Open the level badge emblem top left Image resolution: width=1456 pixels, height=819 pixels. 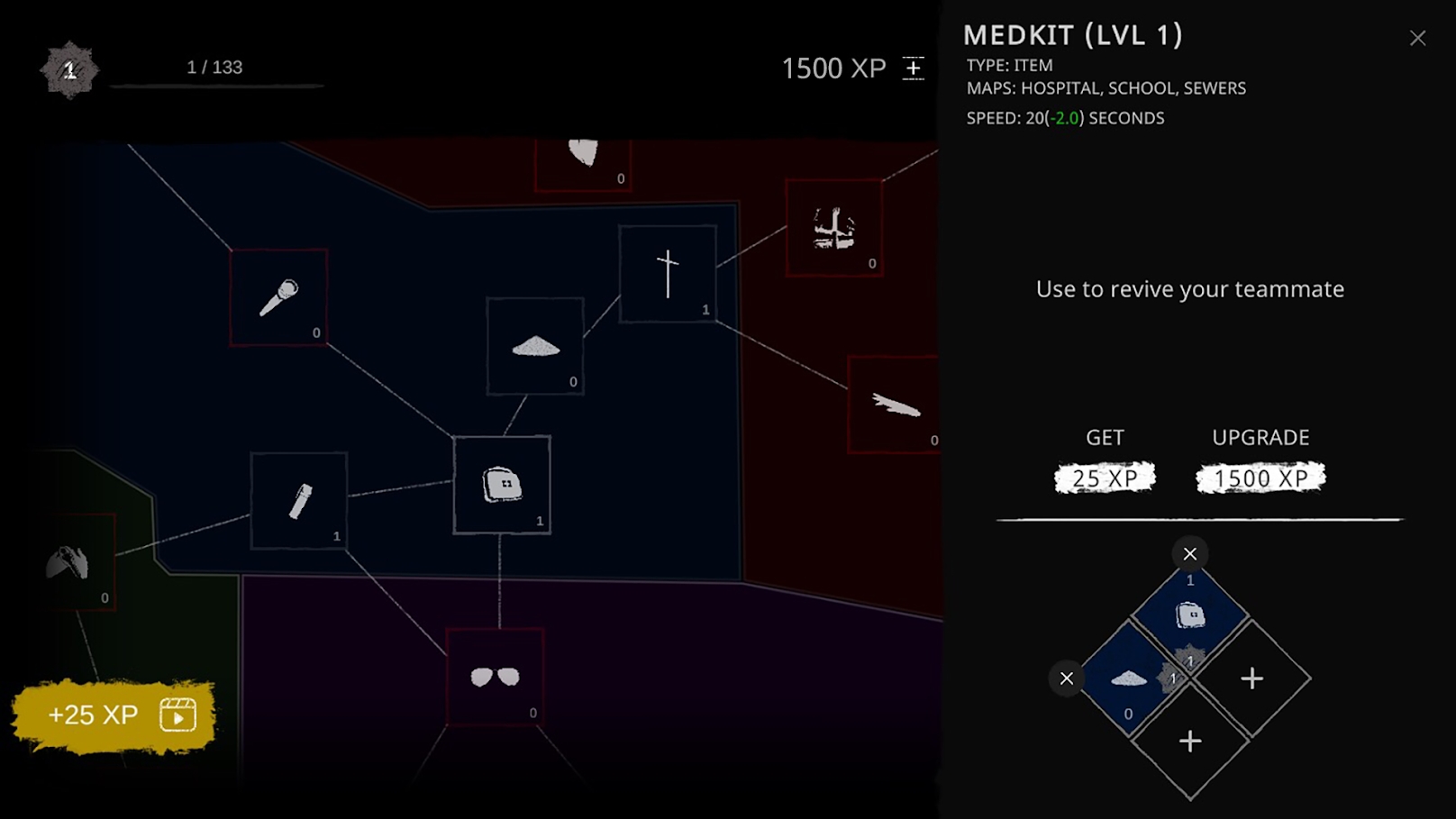coord(68,67)
